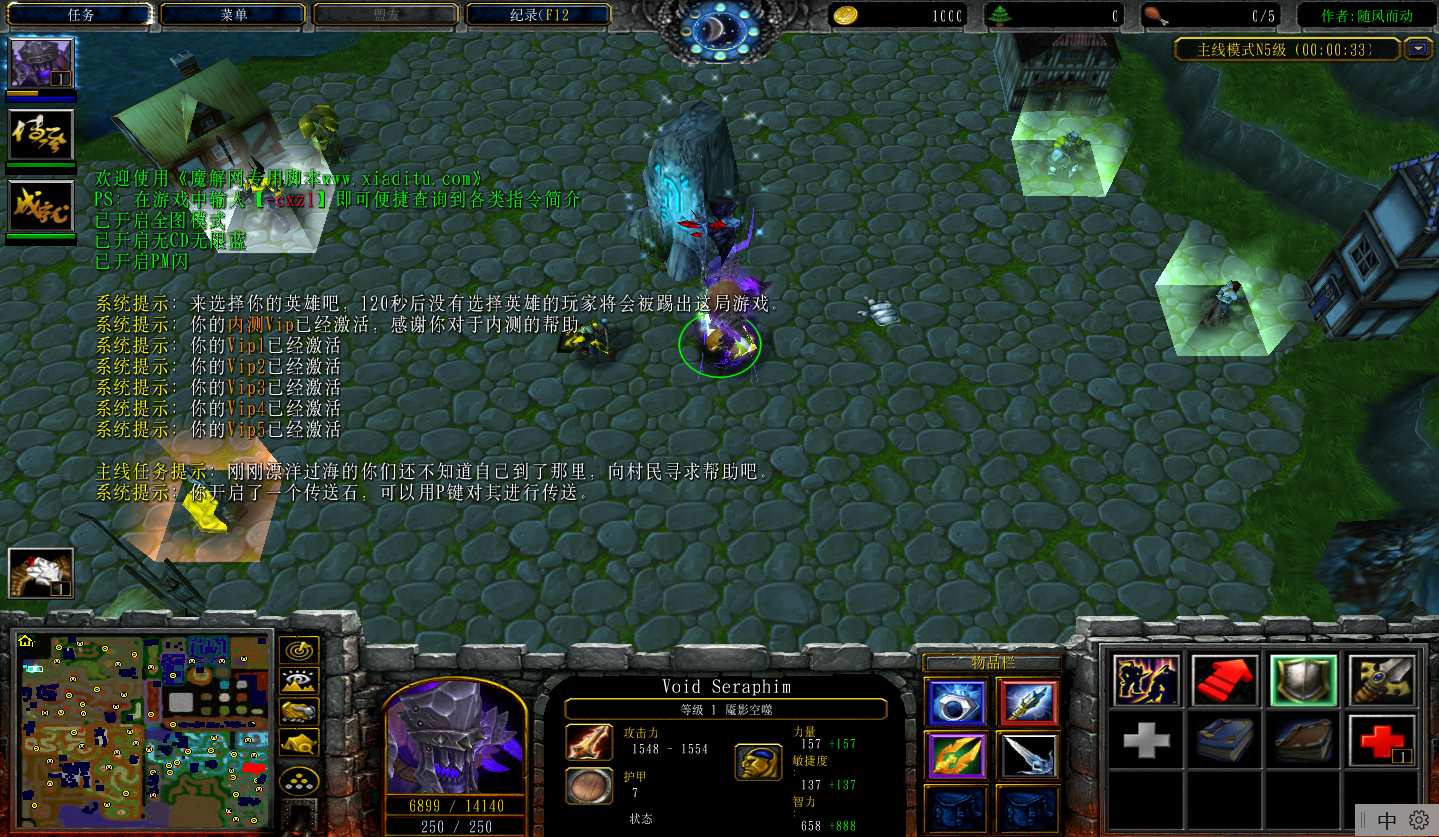Click the idle worker wolf icon
The image size is (1439, 837).
41,573
